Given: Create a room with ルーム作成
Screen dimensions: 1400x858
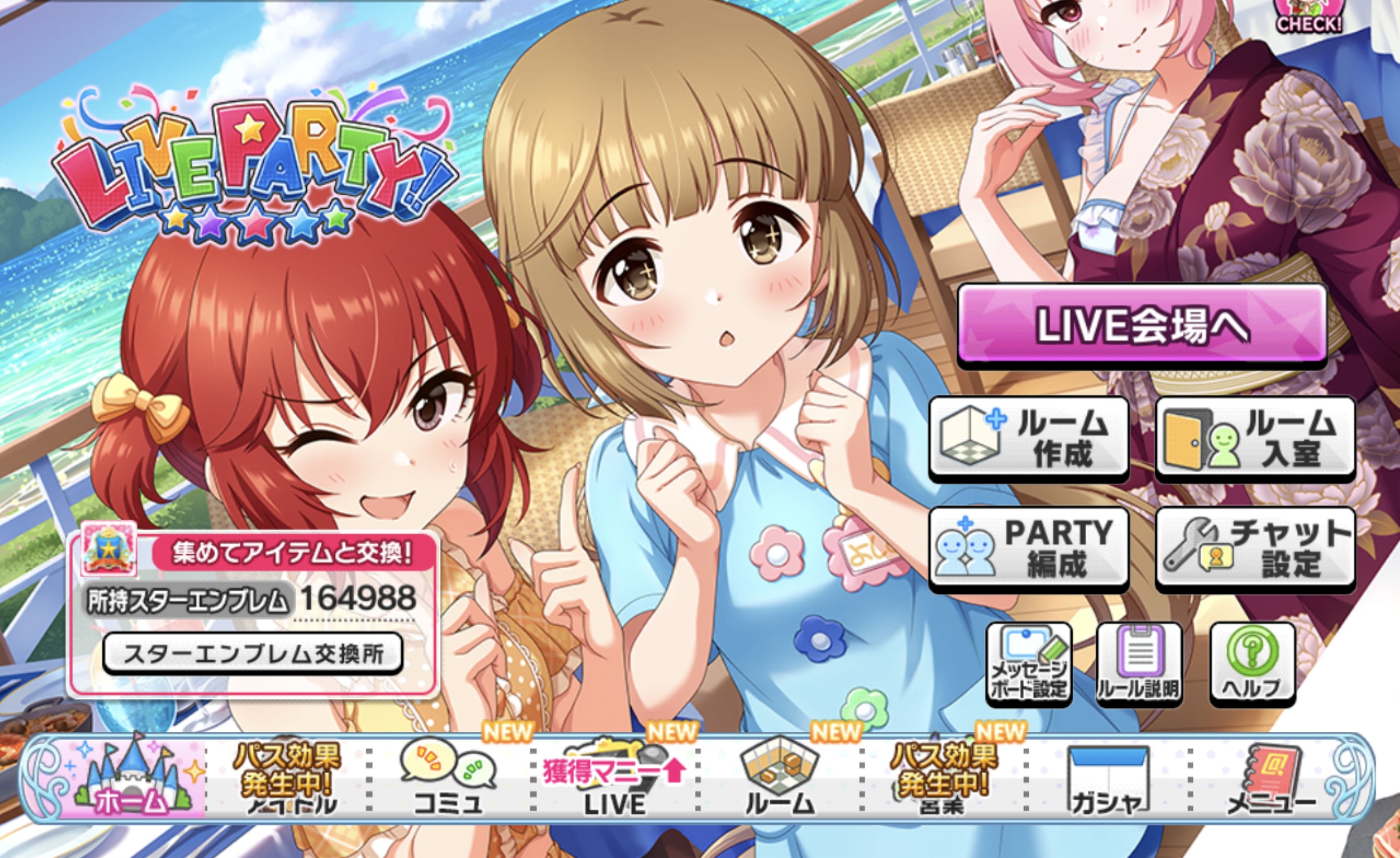Looking at the screenshot, I should click(1029, 438).
